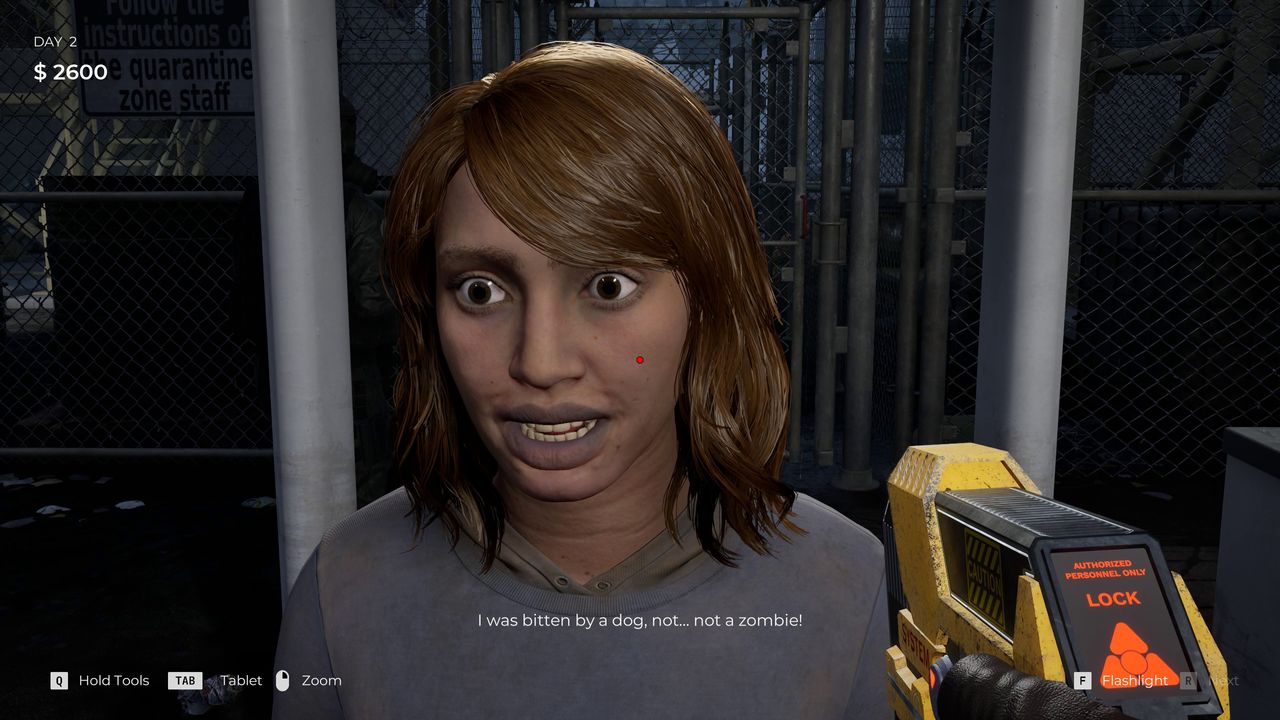Click the F key icon beside Flashlight
The width and height of the screenshot is (1280, 720).
point(1083,680)
